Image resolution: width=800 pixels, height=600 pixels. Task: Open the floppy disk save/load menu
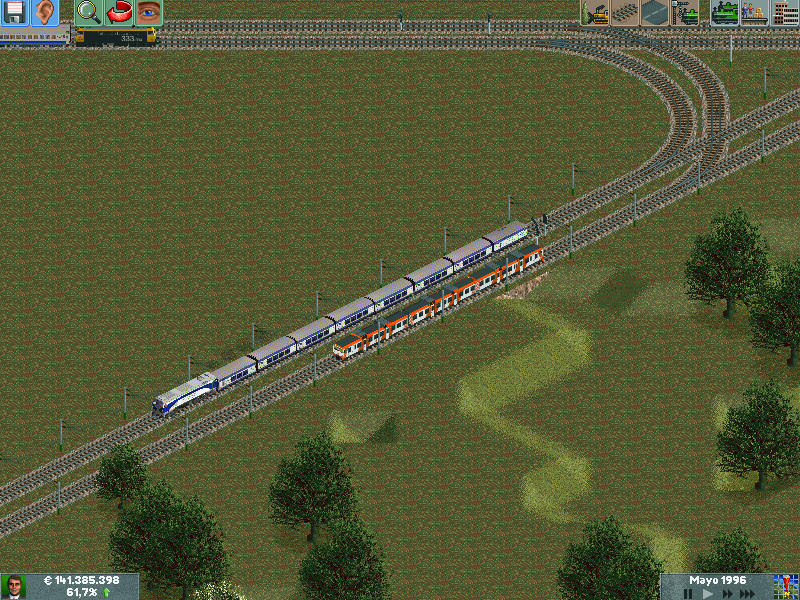point(15,13)
